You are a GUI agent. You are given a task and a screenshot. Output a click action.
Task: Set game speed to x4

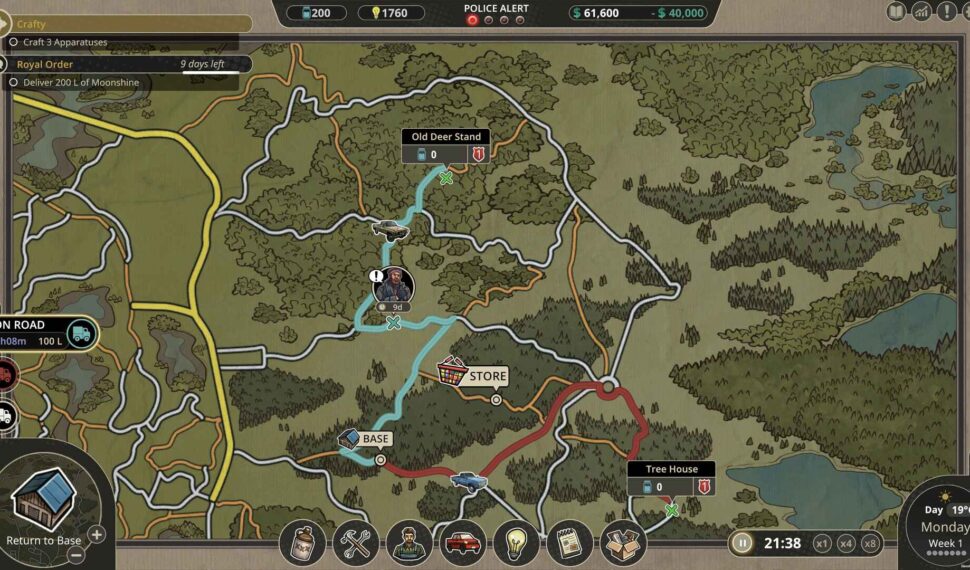pos(847,543)
